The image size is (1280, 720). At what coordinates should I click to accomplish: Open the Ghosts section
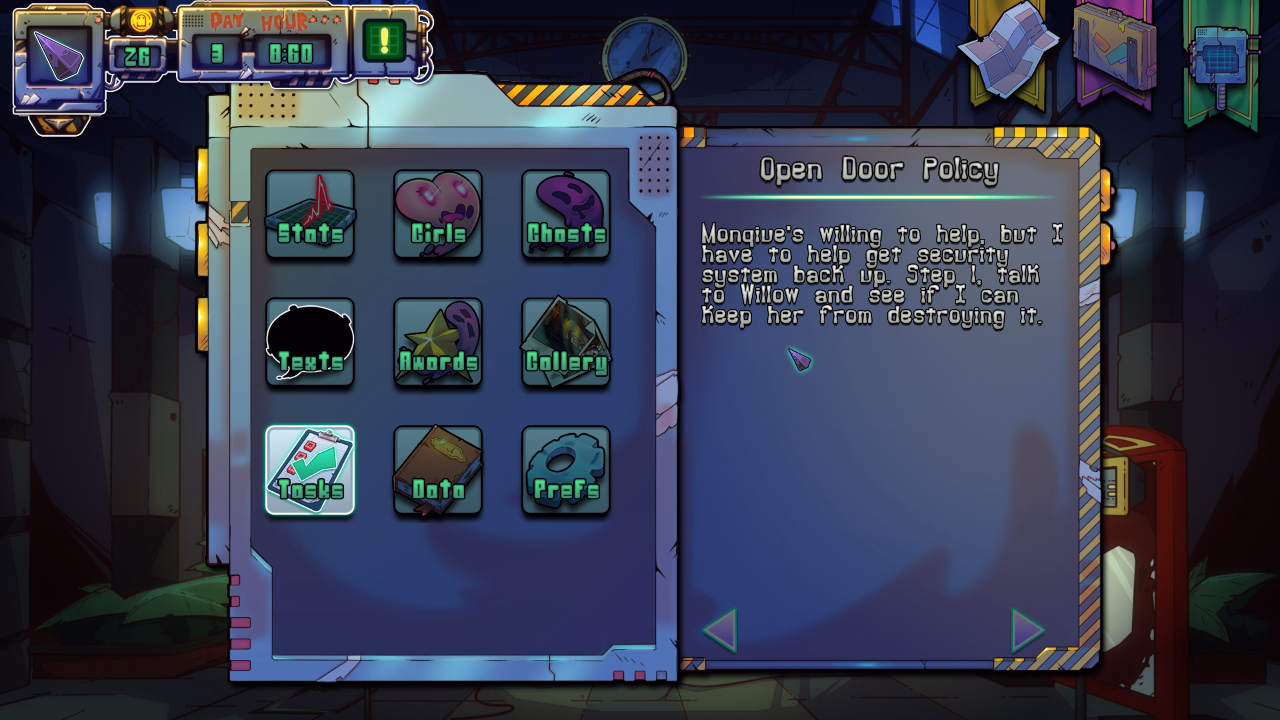(566, 214)
